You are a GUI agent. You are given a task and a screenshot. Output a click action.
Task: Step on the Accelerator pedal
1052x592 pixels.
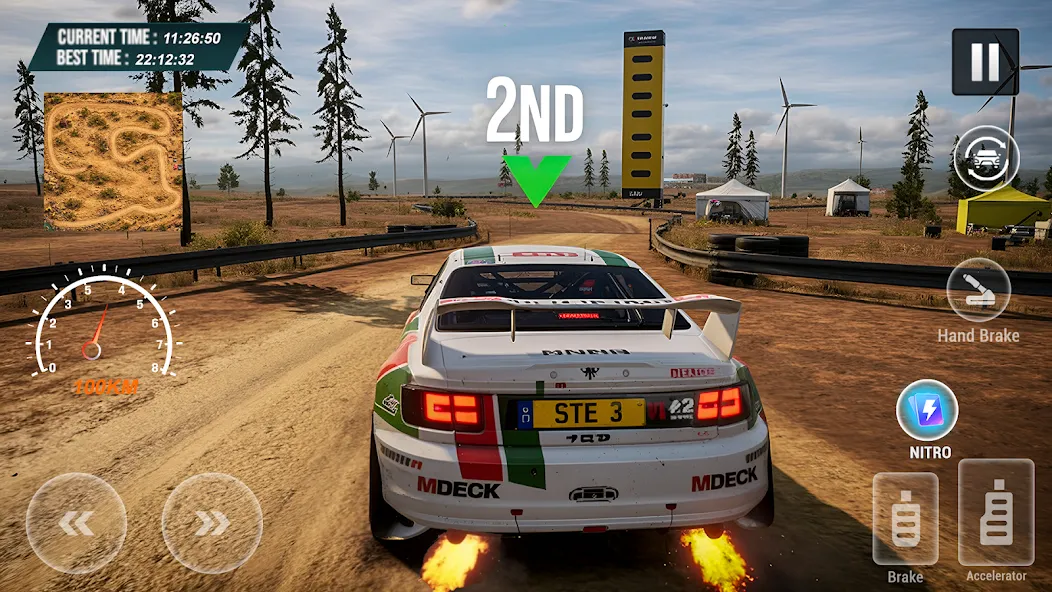(x=996, y=513)
